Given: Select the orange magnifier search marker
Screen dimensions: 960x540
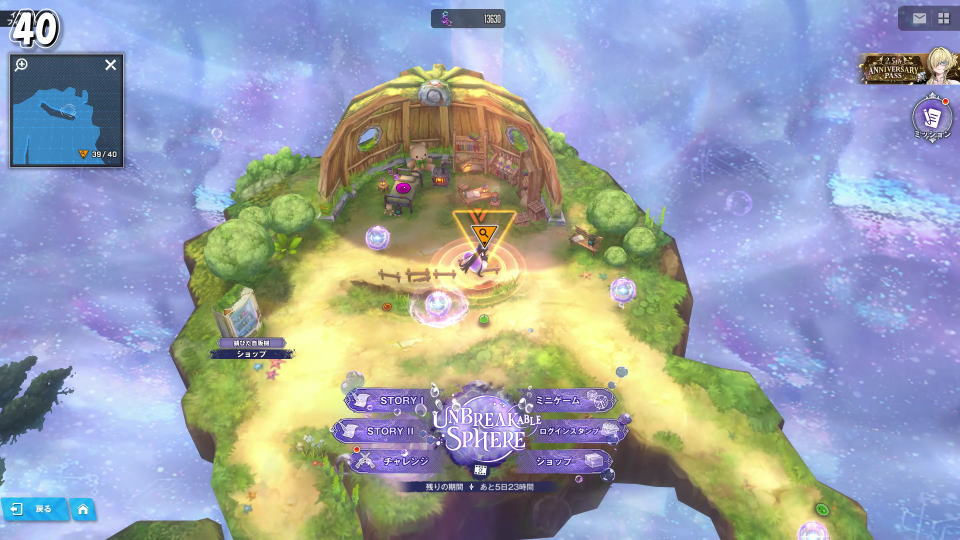Looking at the screenshot, I should pyautogui.click(x=484, y=234).
